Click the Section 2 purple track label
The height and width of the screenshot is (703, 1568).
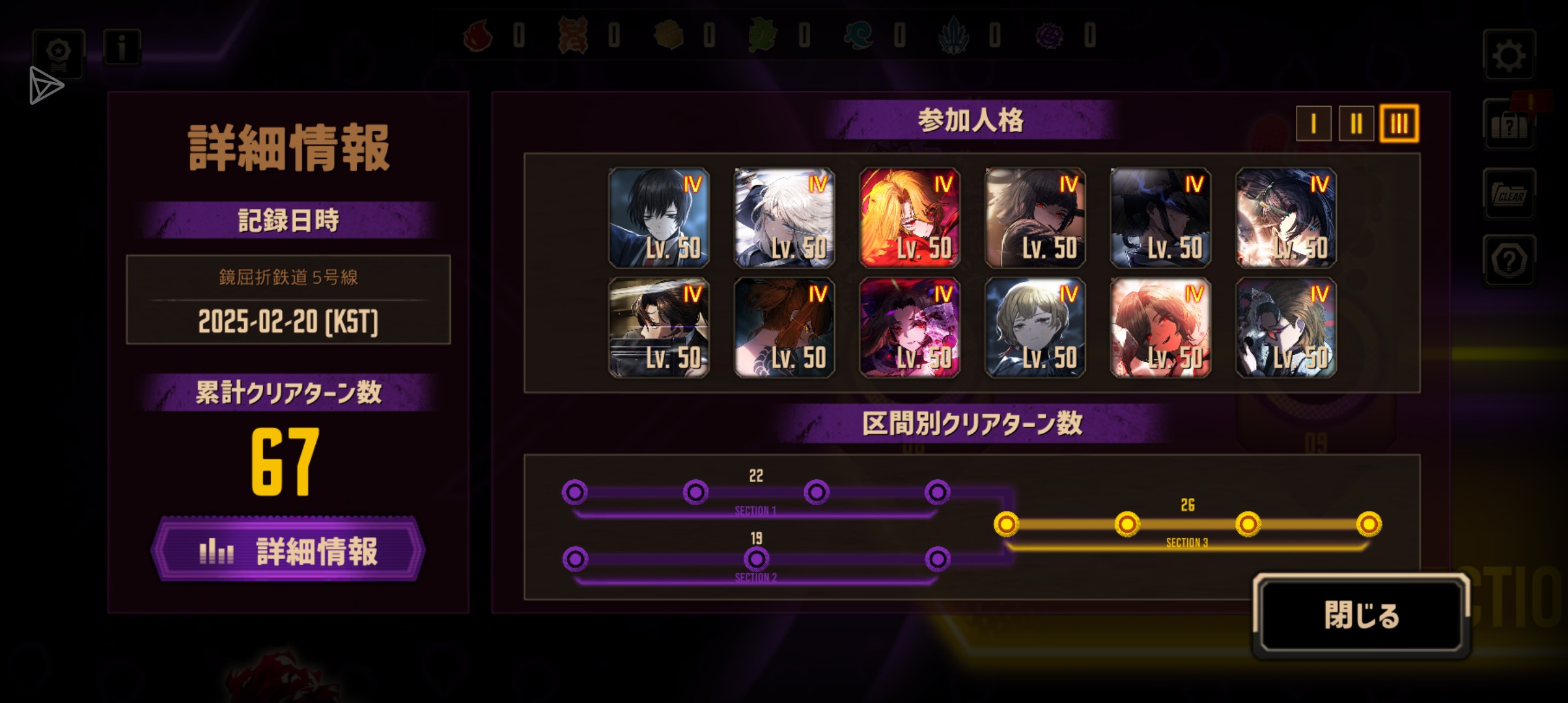click(755, 577)
